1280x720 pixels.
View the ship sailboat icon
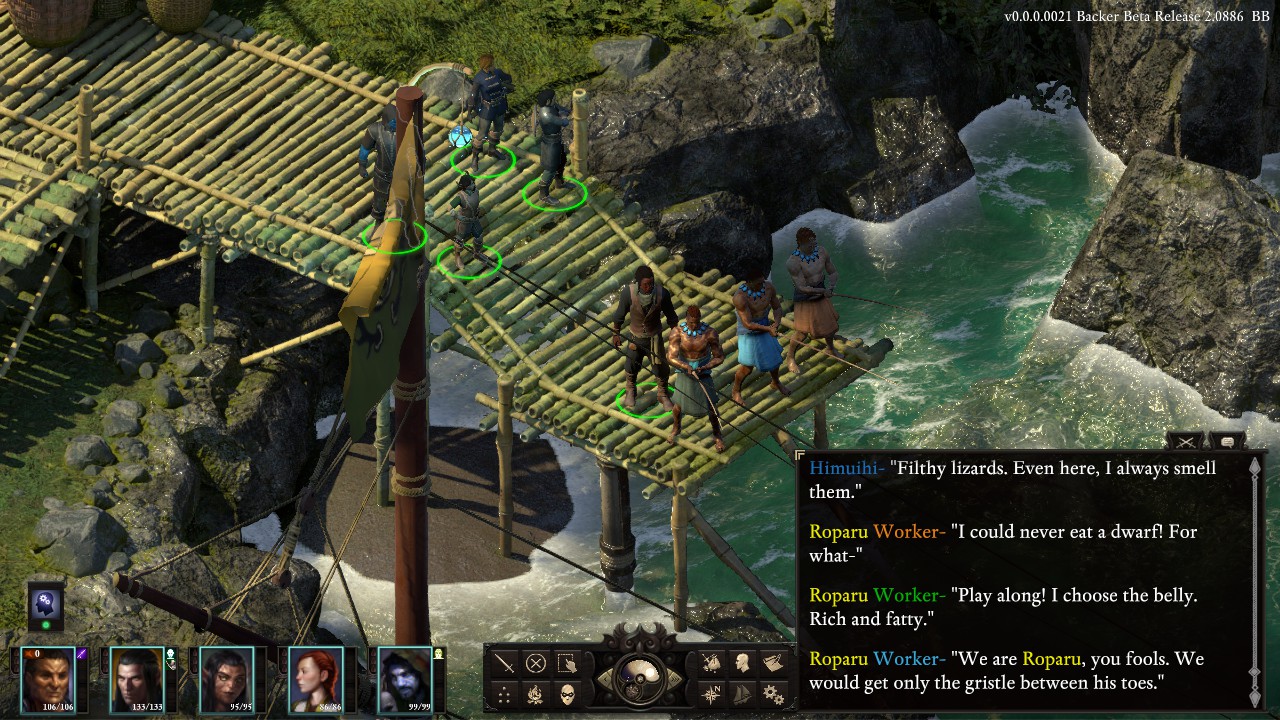coord(742,694)
